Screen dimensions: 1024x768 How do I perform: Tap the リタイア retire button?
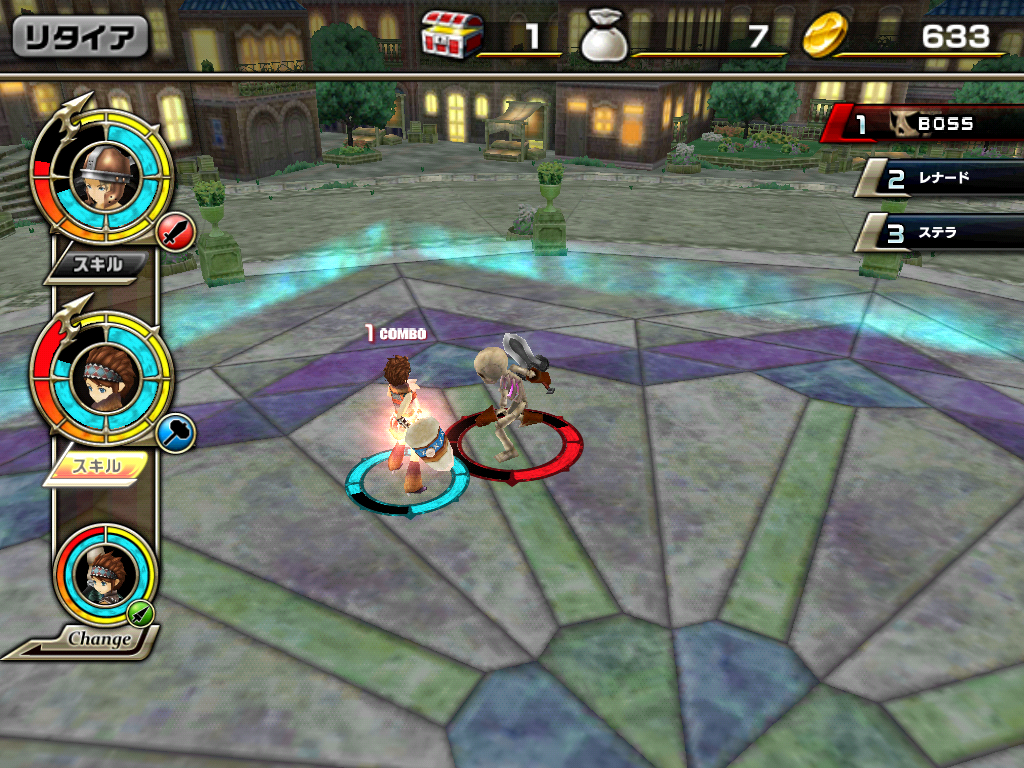pos(80,37)
